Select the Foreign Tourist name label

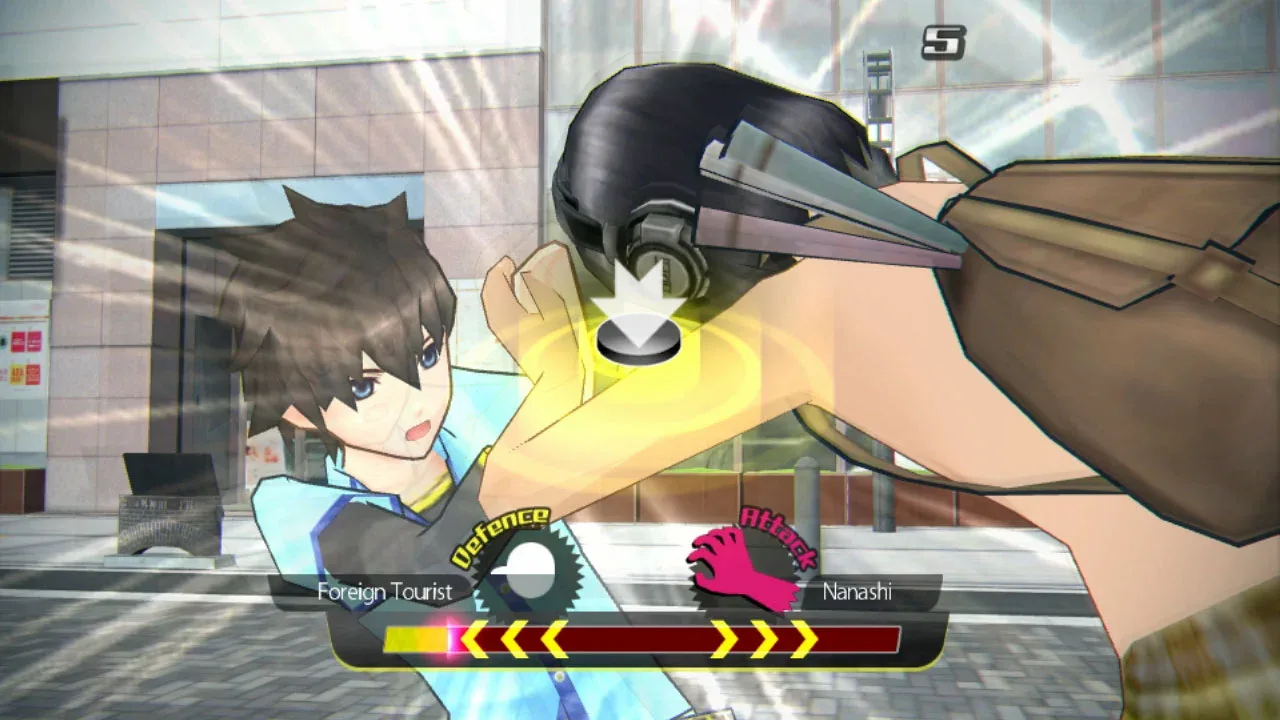coord(385,592)
